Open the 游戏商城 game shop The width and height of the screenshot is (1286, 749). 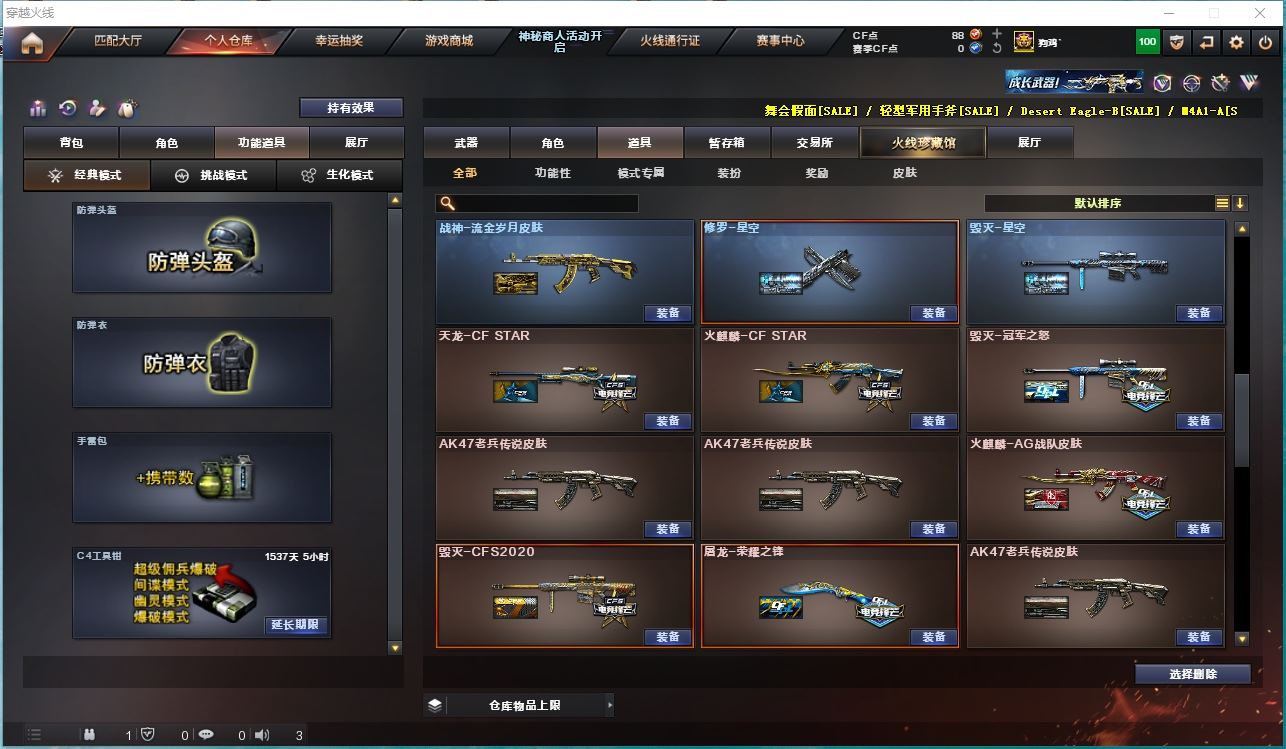(449, 41)
